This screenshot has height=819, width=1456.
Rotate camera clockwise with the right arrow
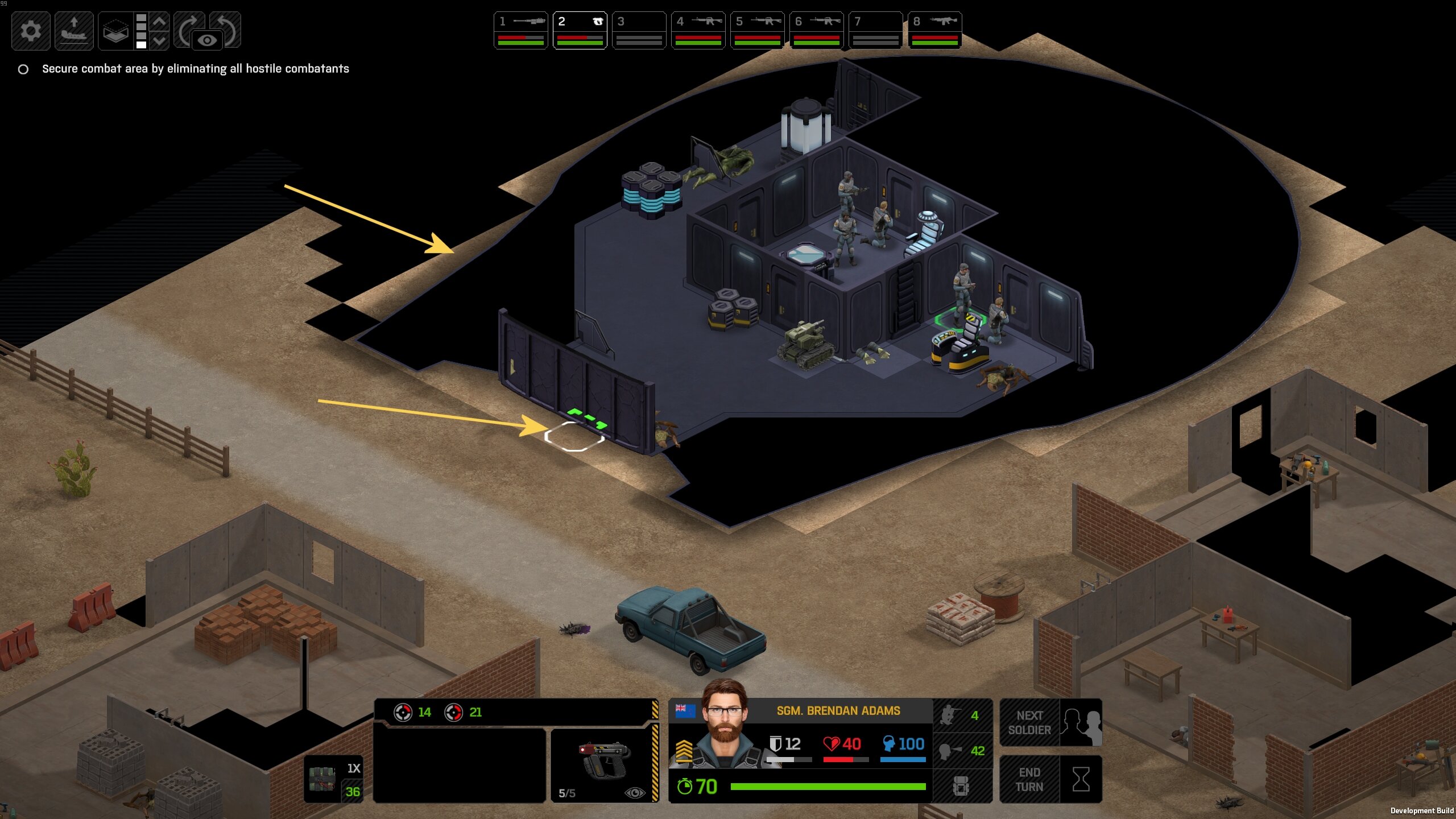189,26
